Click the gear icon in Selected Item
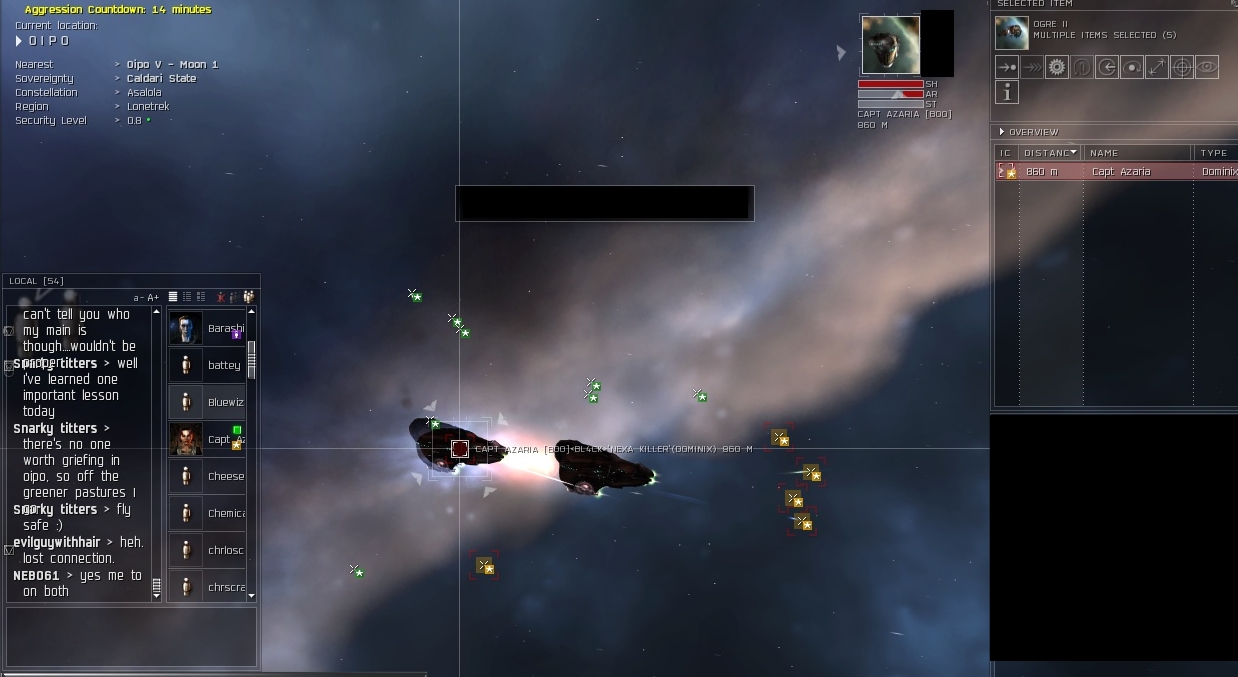1238x677 pixels. pos(1057,67)
